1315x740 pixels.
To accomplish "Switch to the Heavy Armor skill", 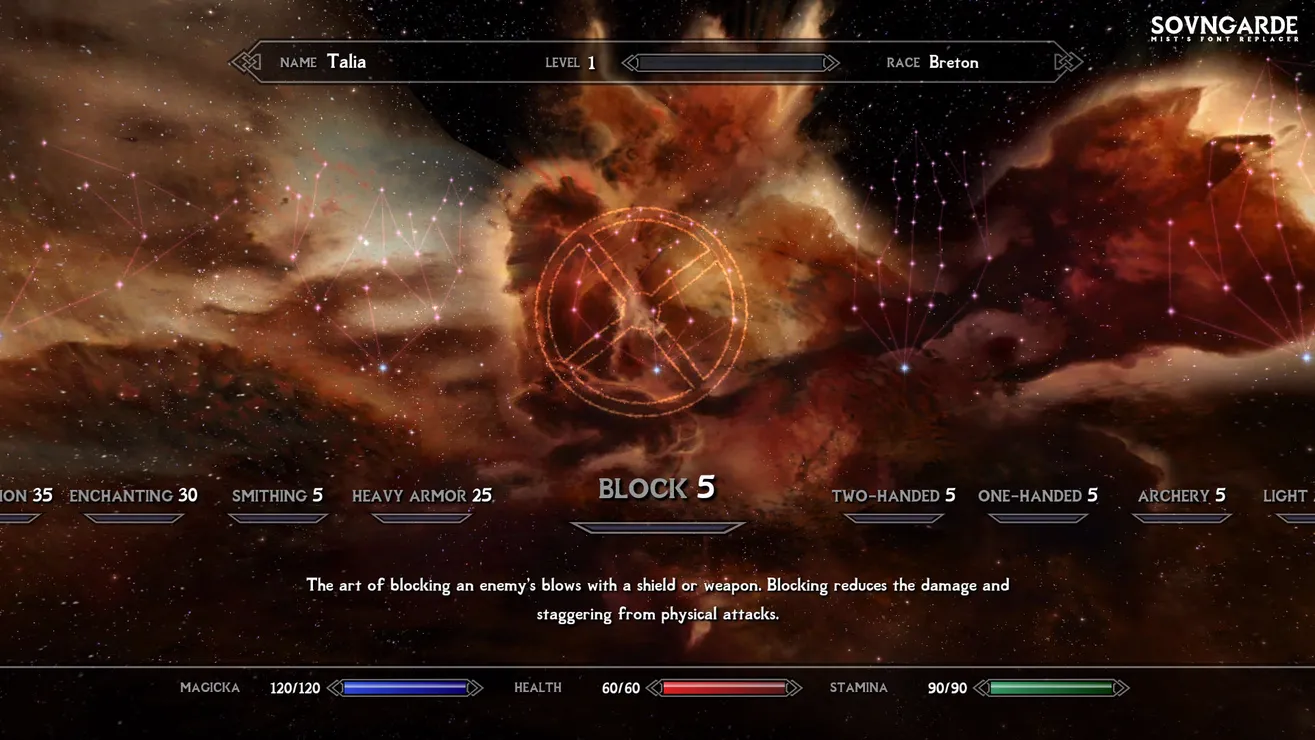I will (x=421, y=496).
